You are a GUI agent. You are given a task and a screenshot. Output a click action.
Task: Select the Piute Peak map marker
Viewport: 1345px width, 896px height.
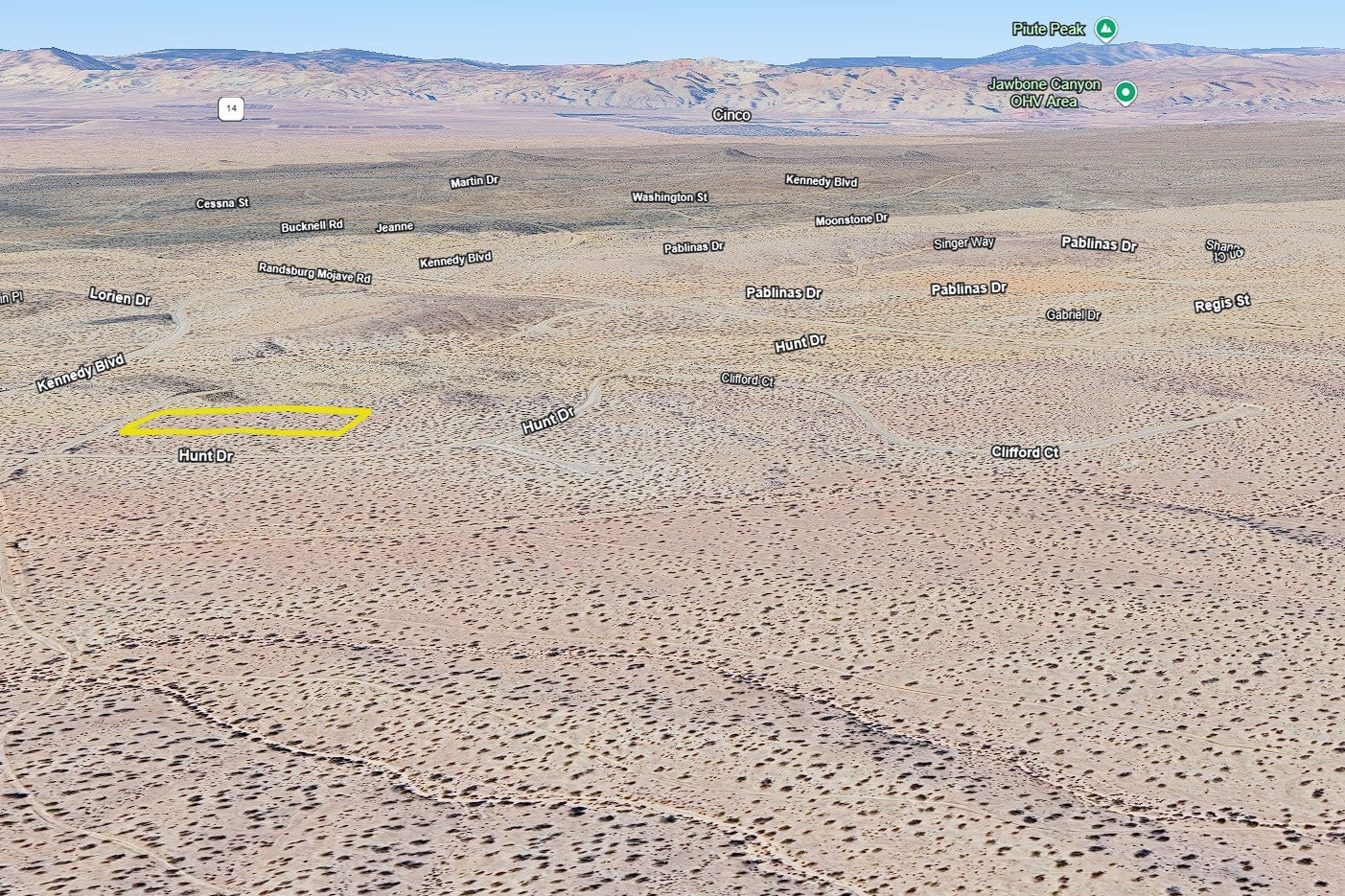pos(1105,30)
